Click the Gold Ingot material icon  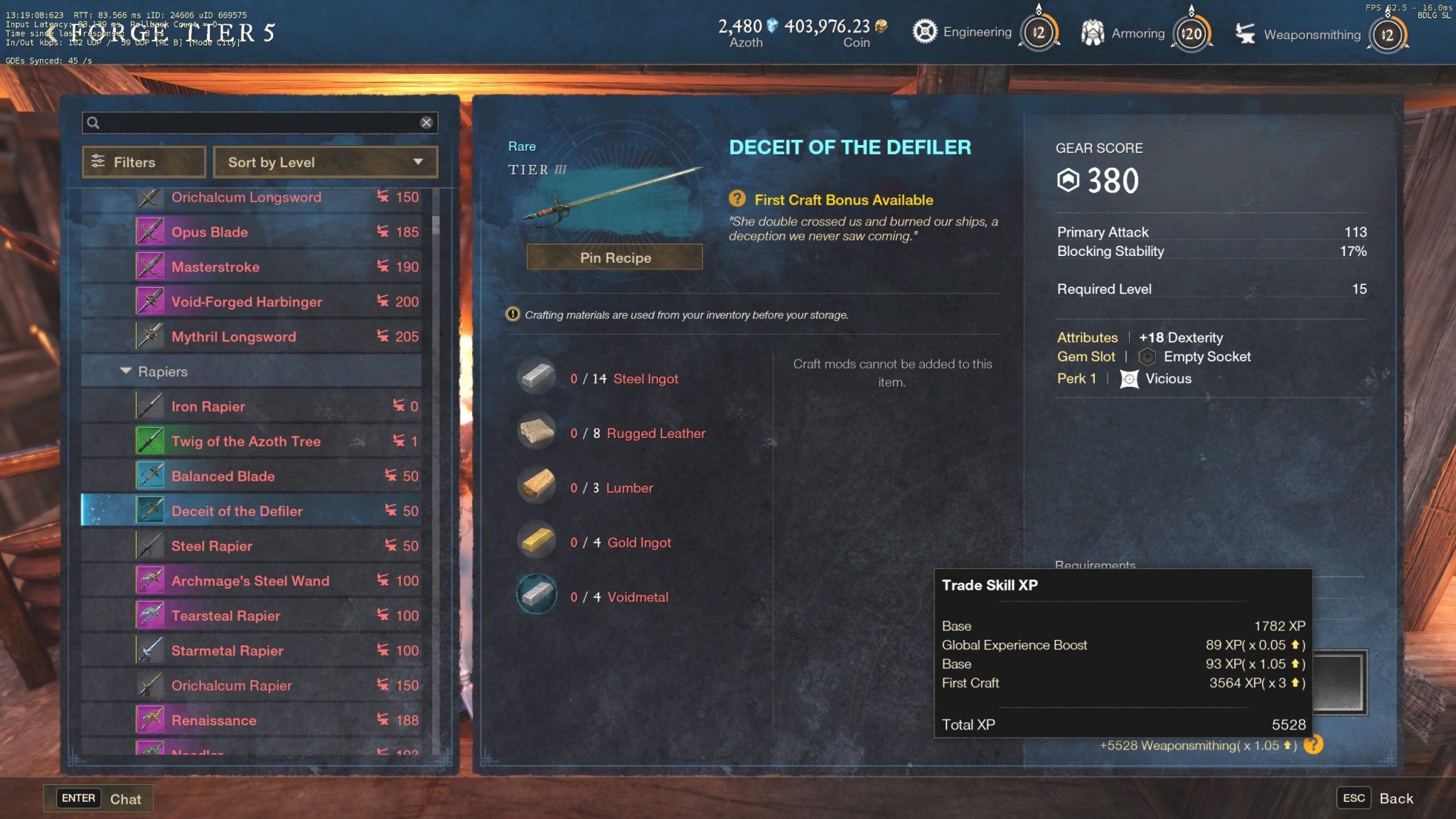pyautogui.click(x=537, y=540)
